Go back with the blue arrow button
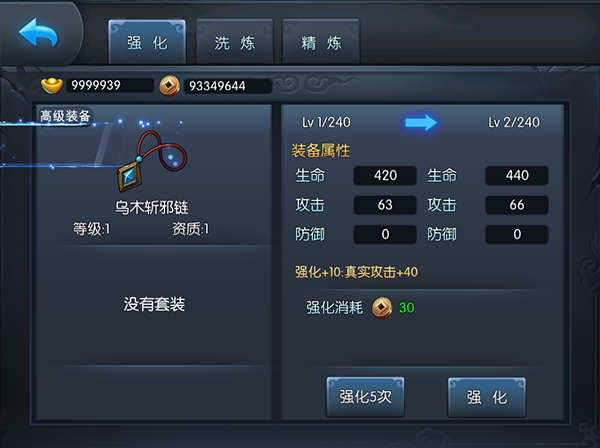The height and width of the screenshot is (448, 600). (38, 35)
